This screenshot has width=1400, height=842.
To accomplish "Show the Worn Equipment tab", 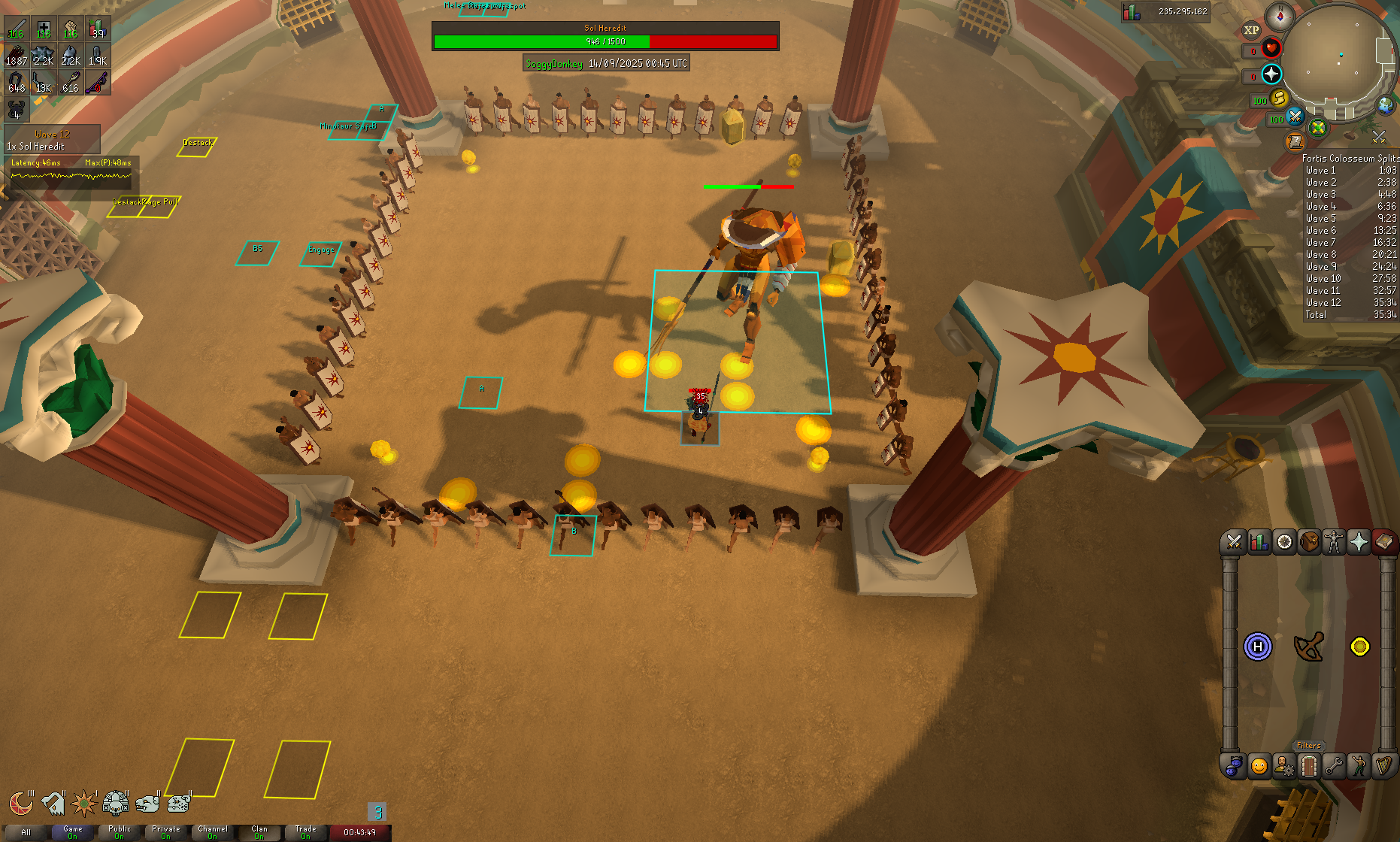I will pyautogui.click(x=1334, y=542).
